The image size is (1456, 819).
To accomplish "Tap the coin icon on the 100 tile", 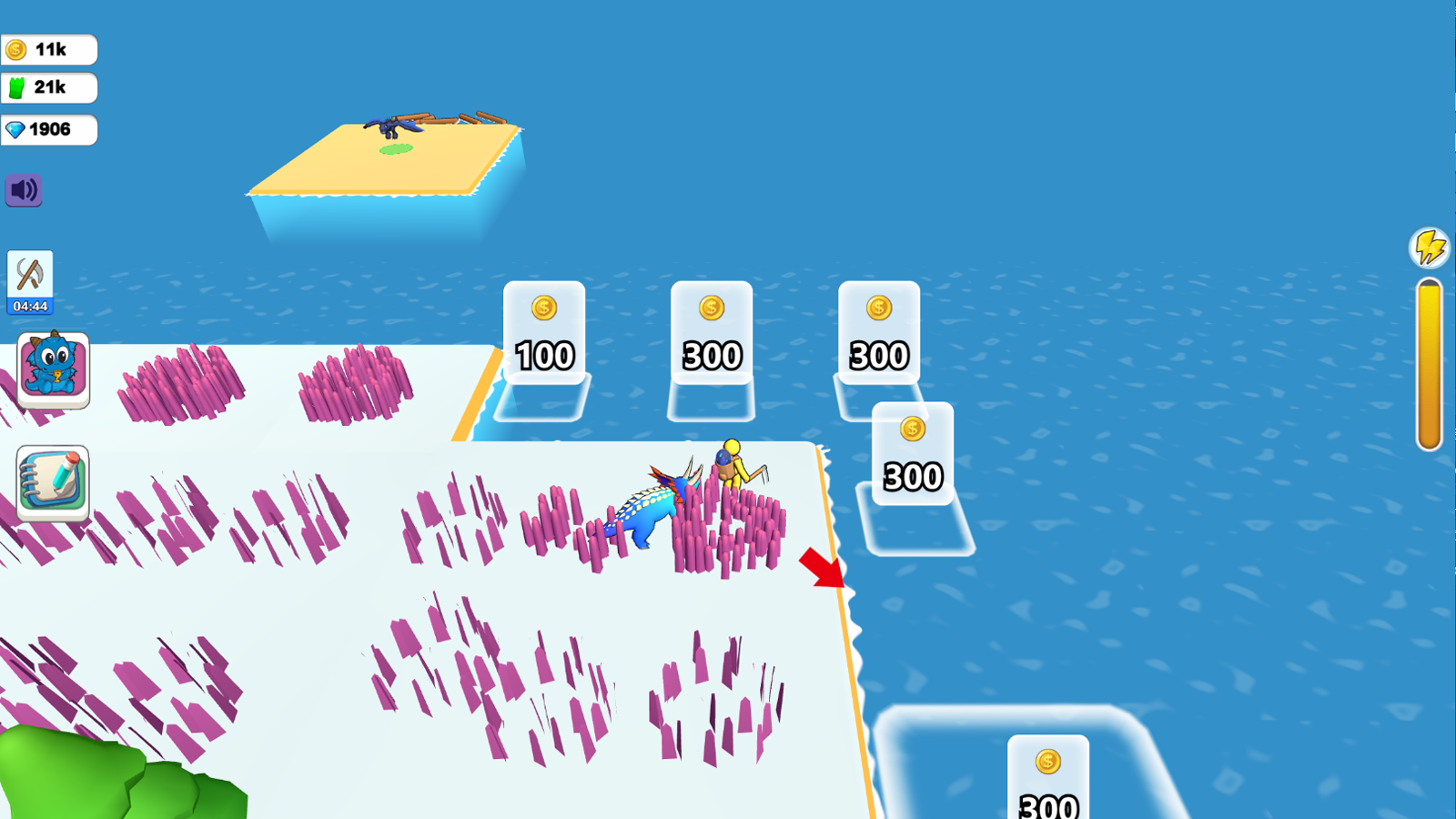I will point(543,309).
